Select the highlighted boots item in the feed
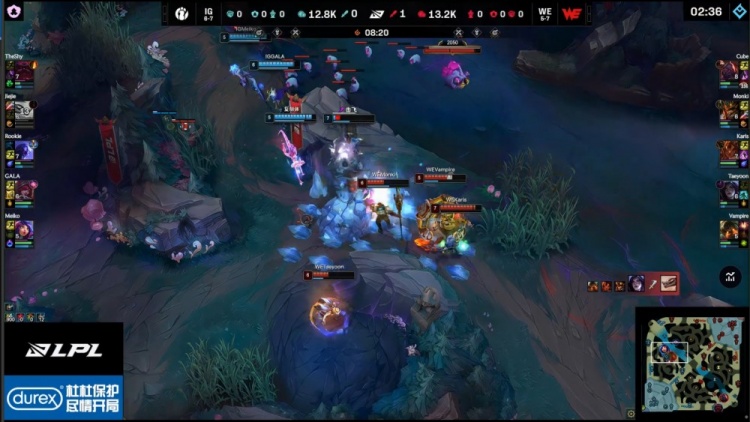The width and height of the screenshot is (750, 422). pos(668,284)
